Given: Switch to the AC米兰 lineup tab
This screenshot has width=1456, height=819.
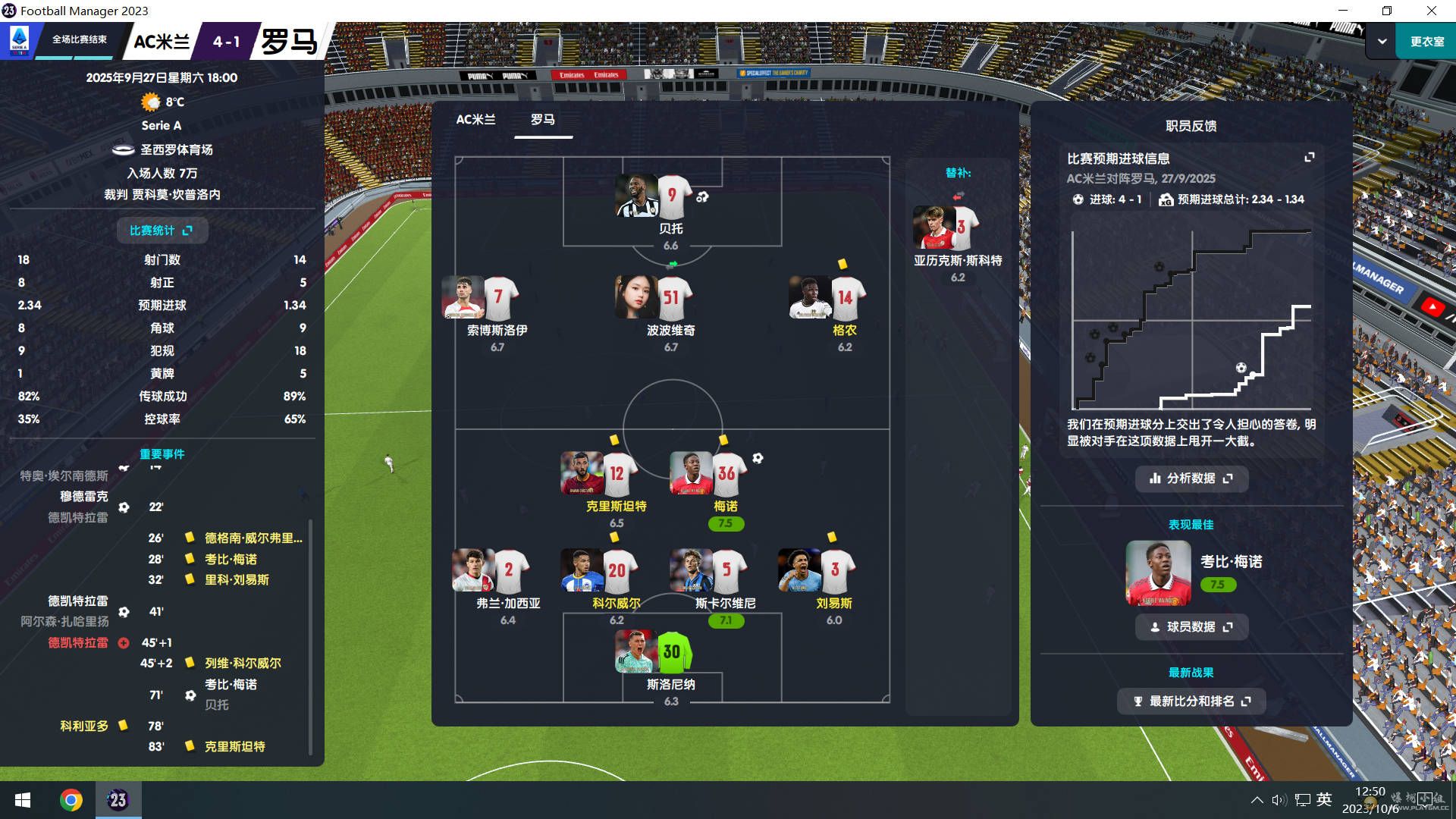Looking at the screenshot, I should point(475,120).
